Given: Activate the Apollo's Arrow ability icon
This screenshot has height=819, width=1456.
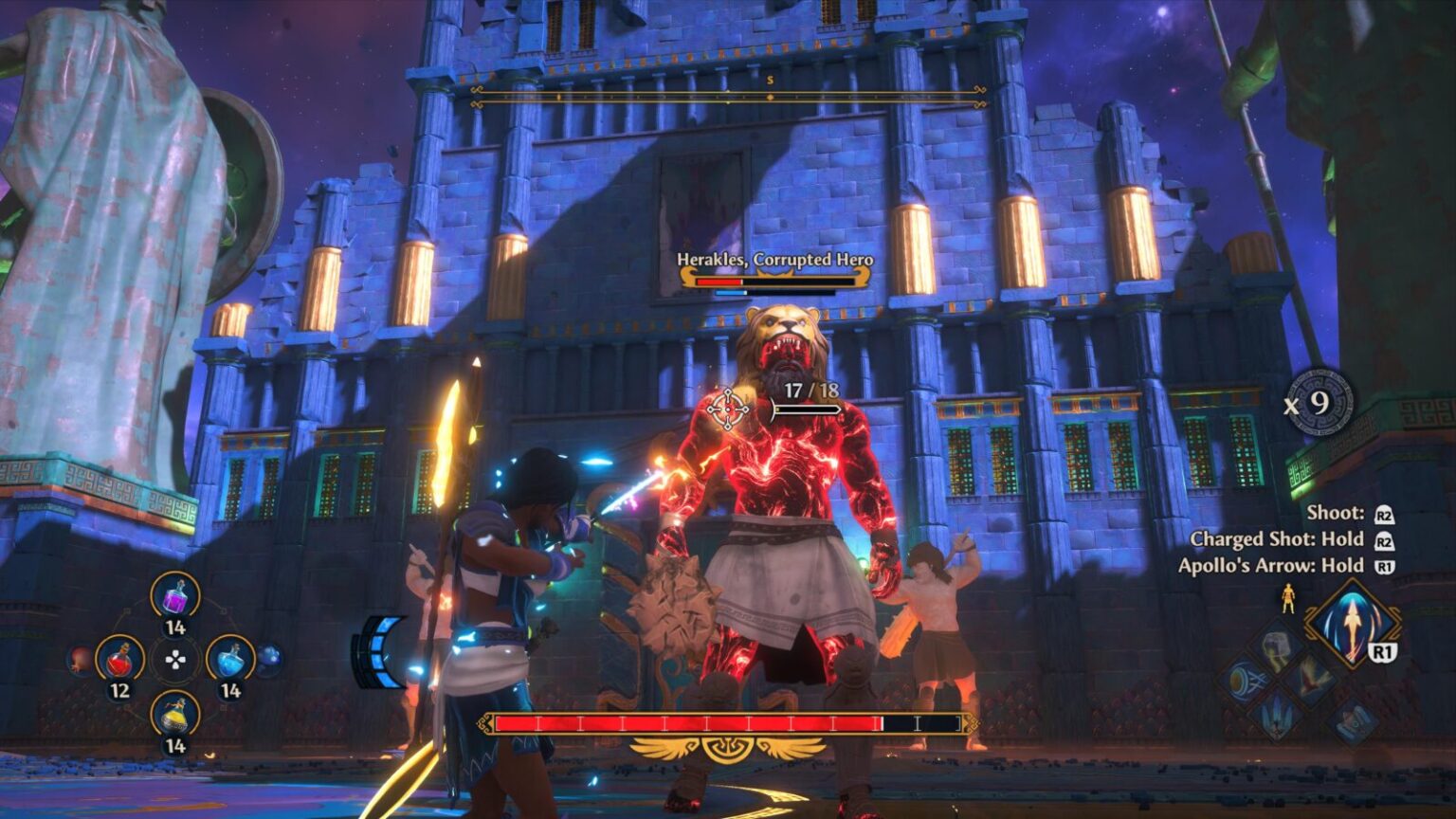Looking at the screenshot, I should [x=1353, y=623].
